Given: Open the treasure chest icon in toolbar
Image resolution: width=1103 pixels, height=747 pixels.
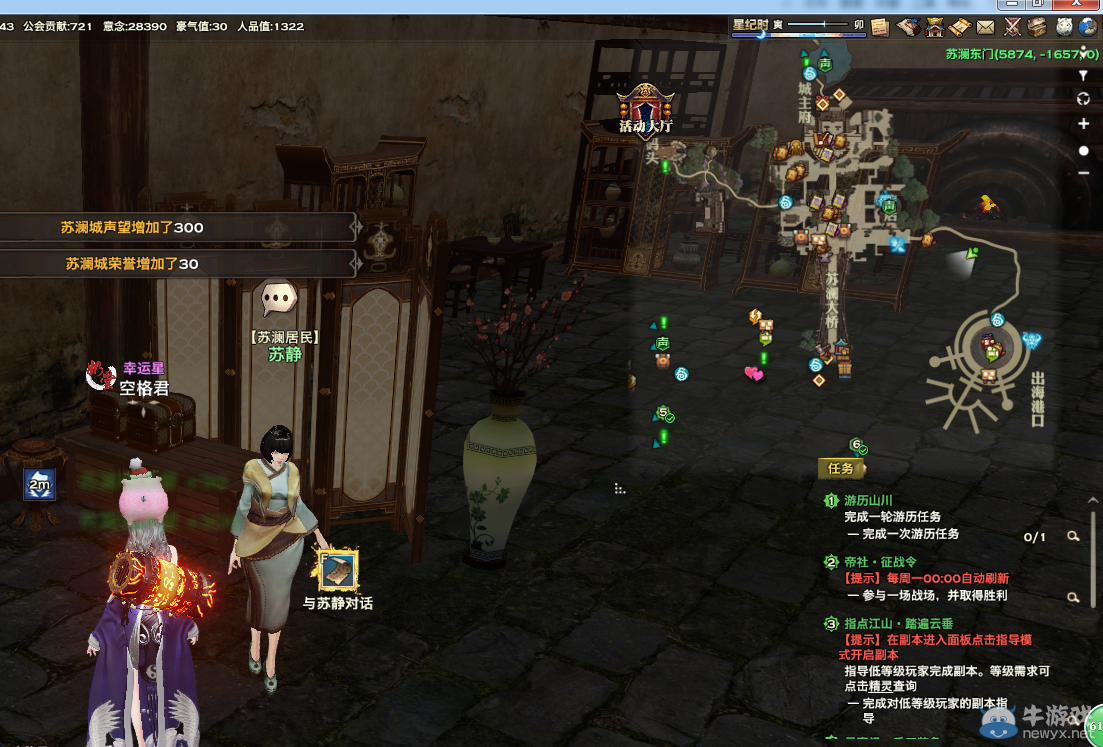Looking at the screenshot, I should (x=1038, y=27).
